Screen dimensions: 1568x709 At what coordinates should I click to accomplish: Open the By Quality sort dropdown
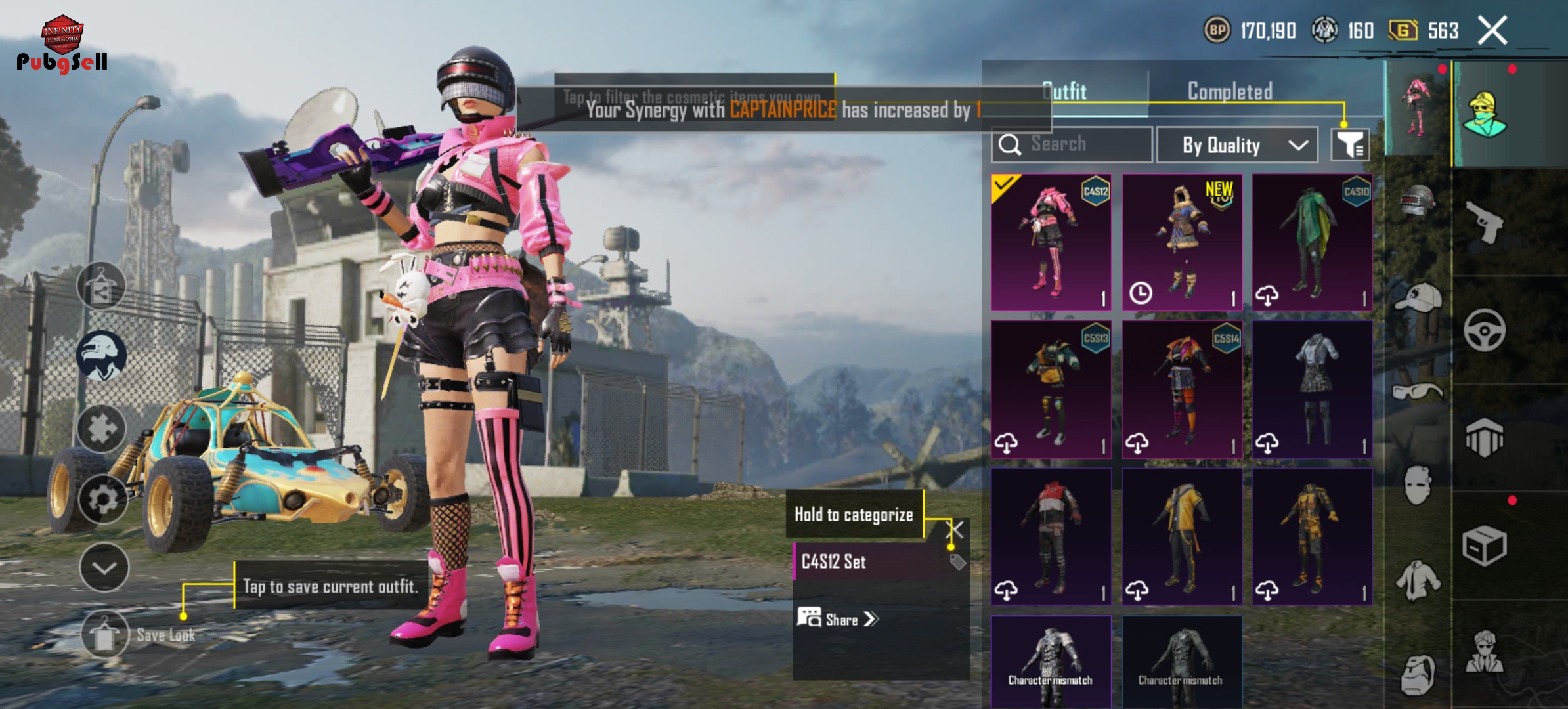click(1236, 145)
